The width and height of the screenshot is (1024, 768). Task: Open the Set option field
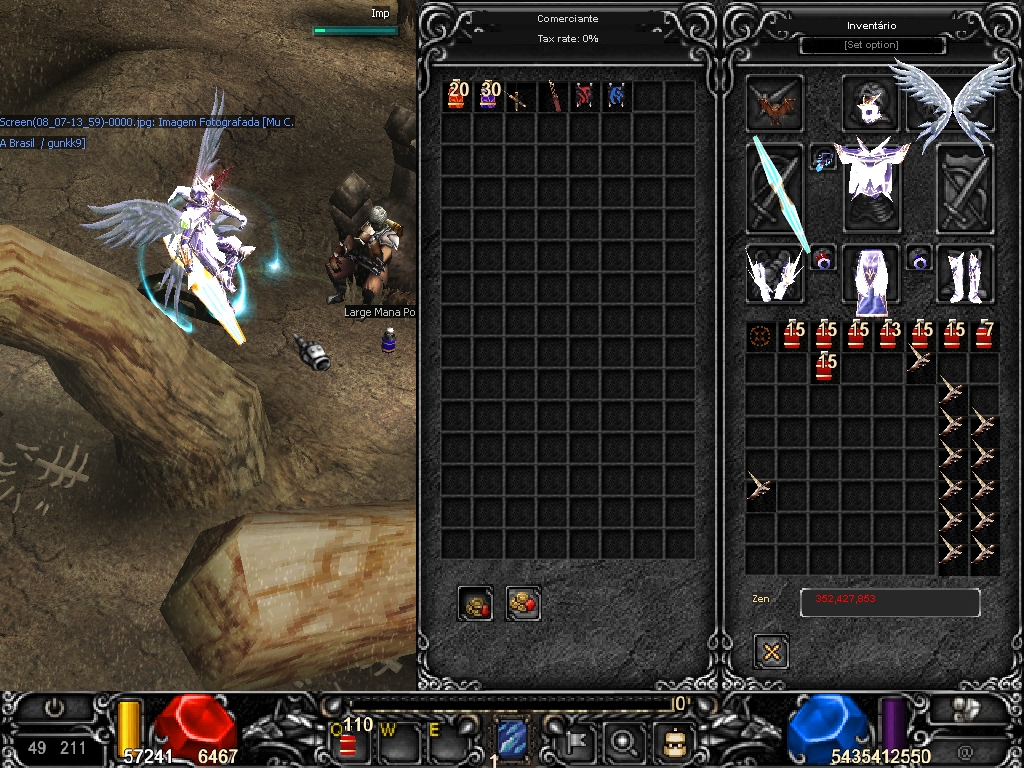click(872, 46)
